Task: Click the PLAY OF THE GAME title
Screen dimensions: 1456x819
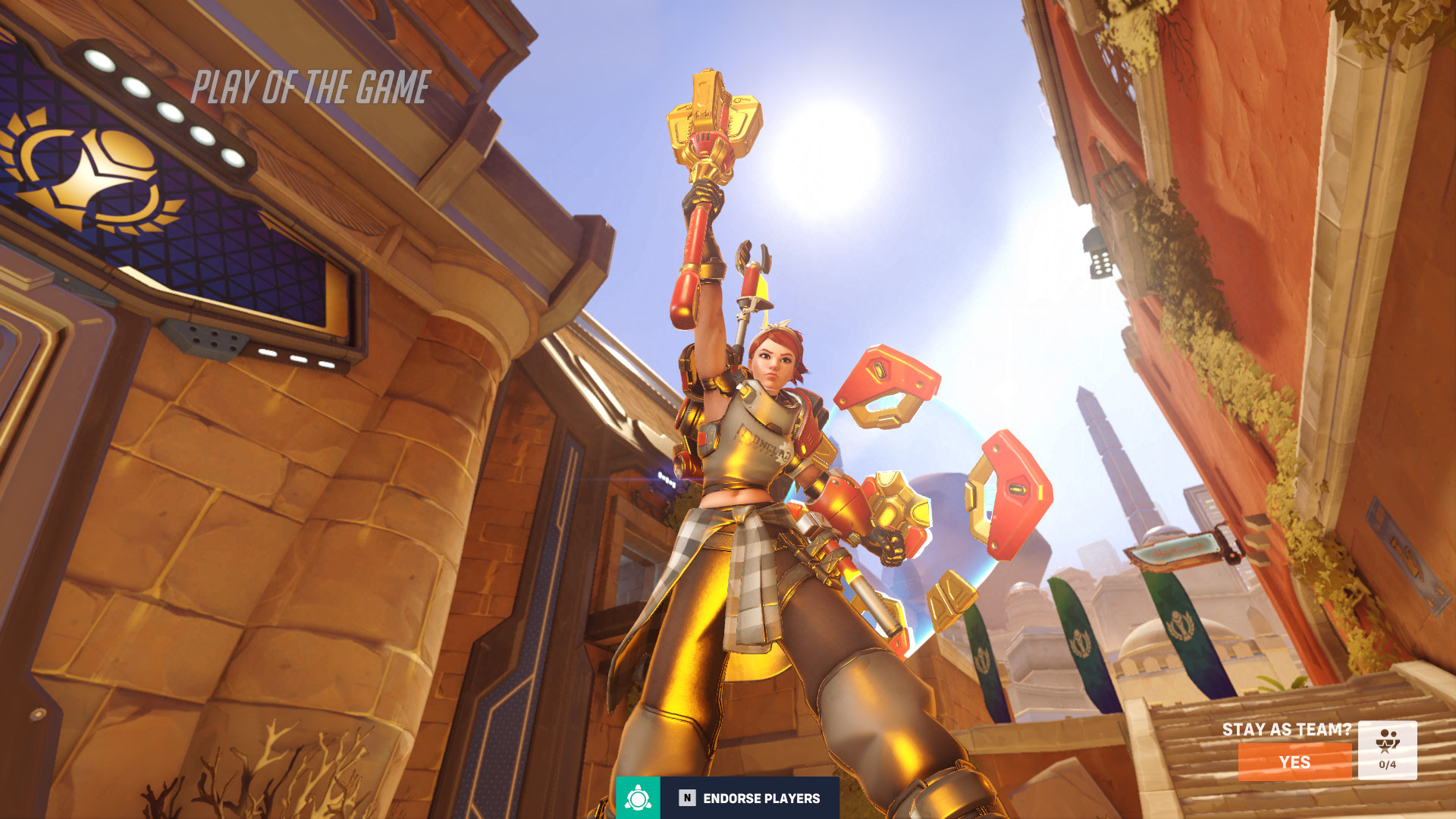Action: point(311,86)
